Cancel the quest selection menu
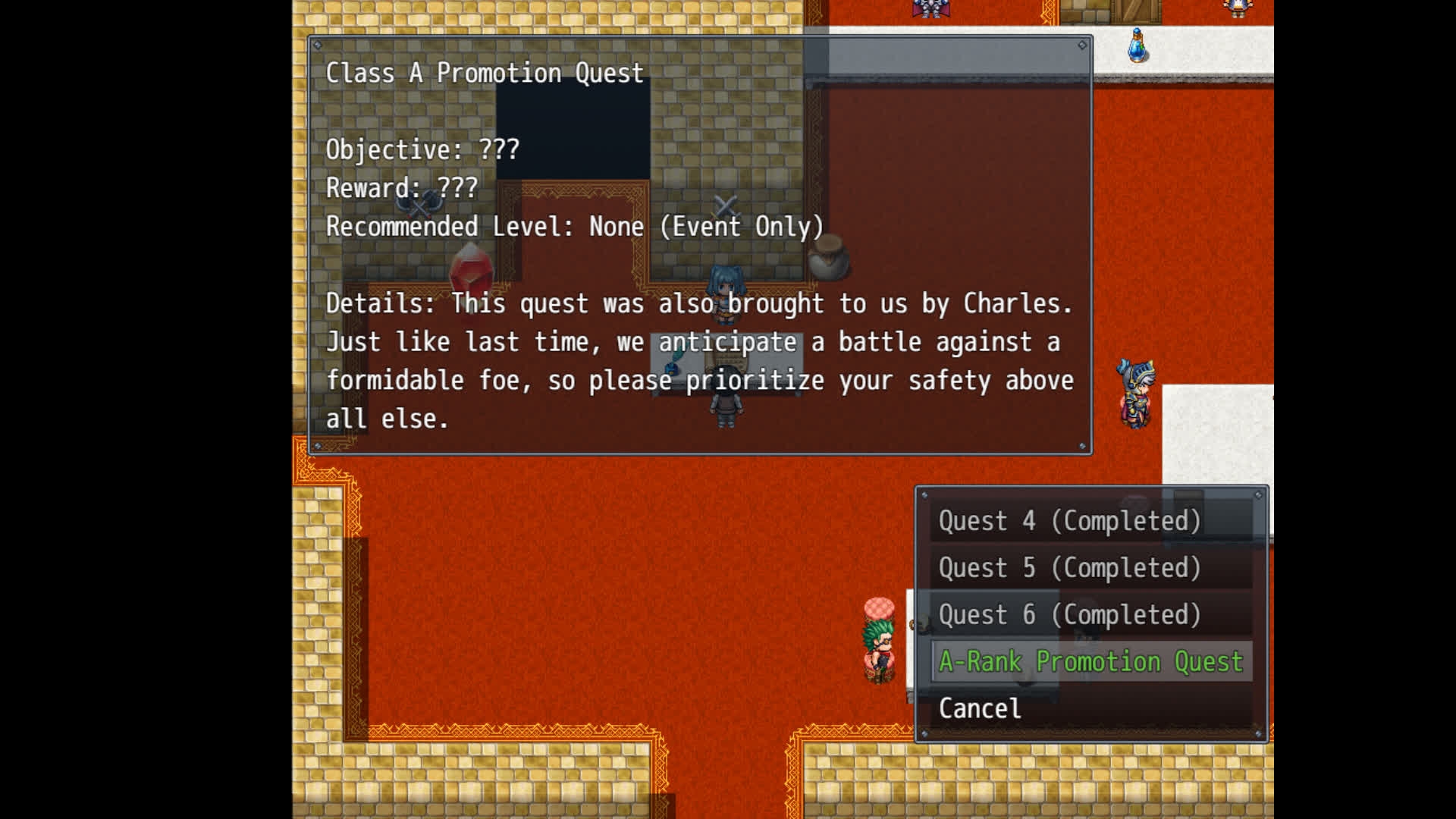The image size is (1456, 819). coord(980,709)
